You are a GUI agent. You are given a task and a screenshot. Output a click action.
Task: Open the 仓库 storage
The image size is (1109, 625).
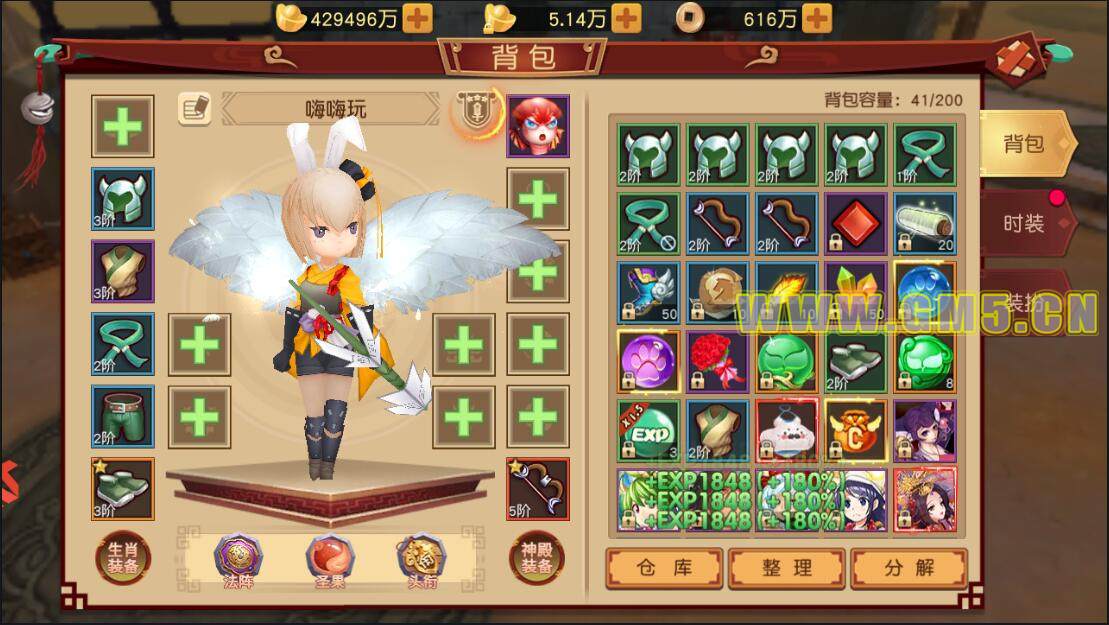click(663, 568)
